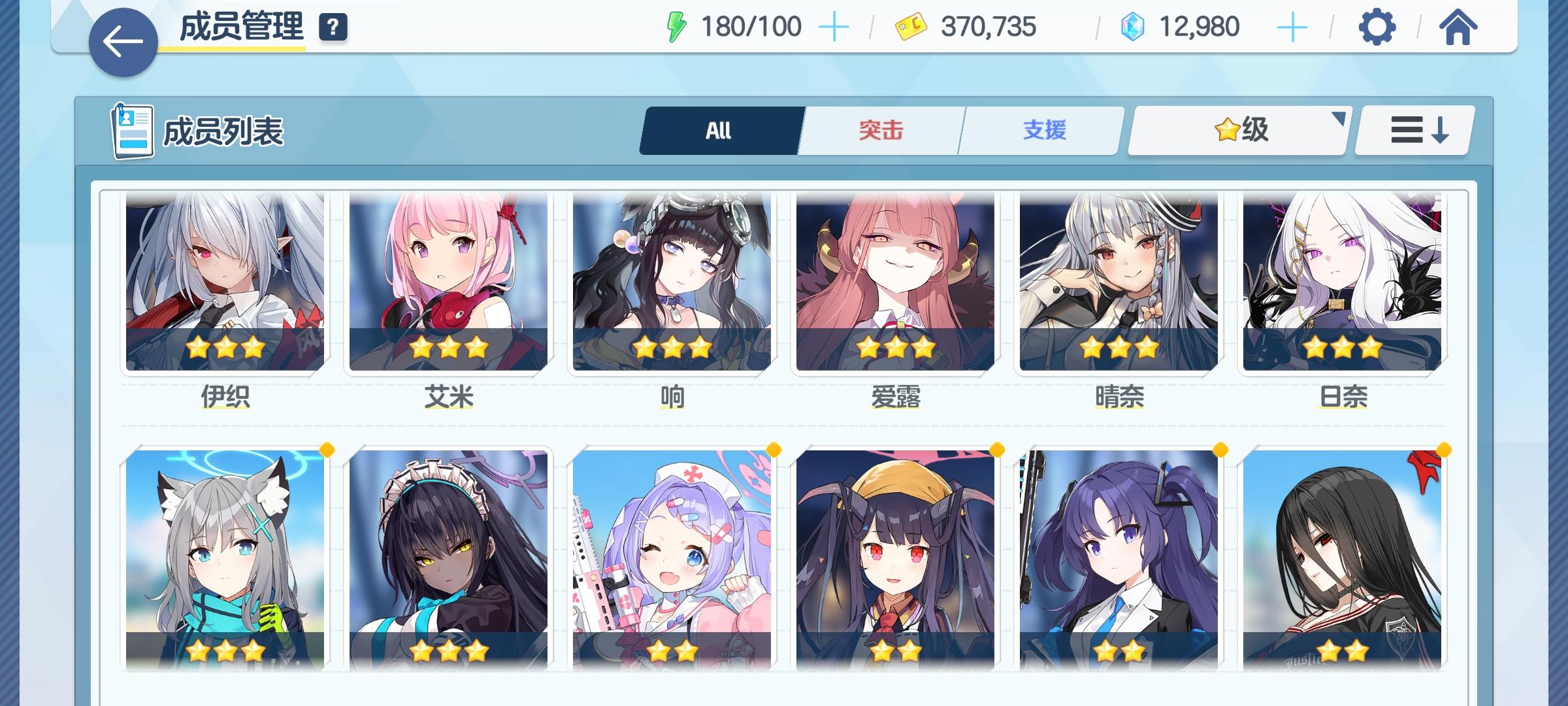Image resolution: width=1568 pixels, height=706 pixels.
Task: Click the sort order icon at top right
Action: pos(1413,129)
